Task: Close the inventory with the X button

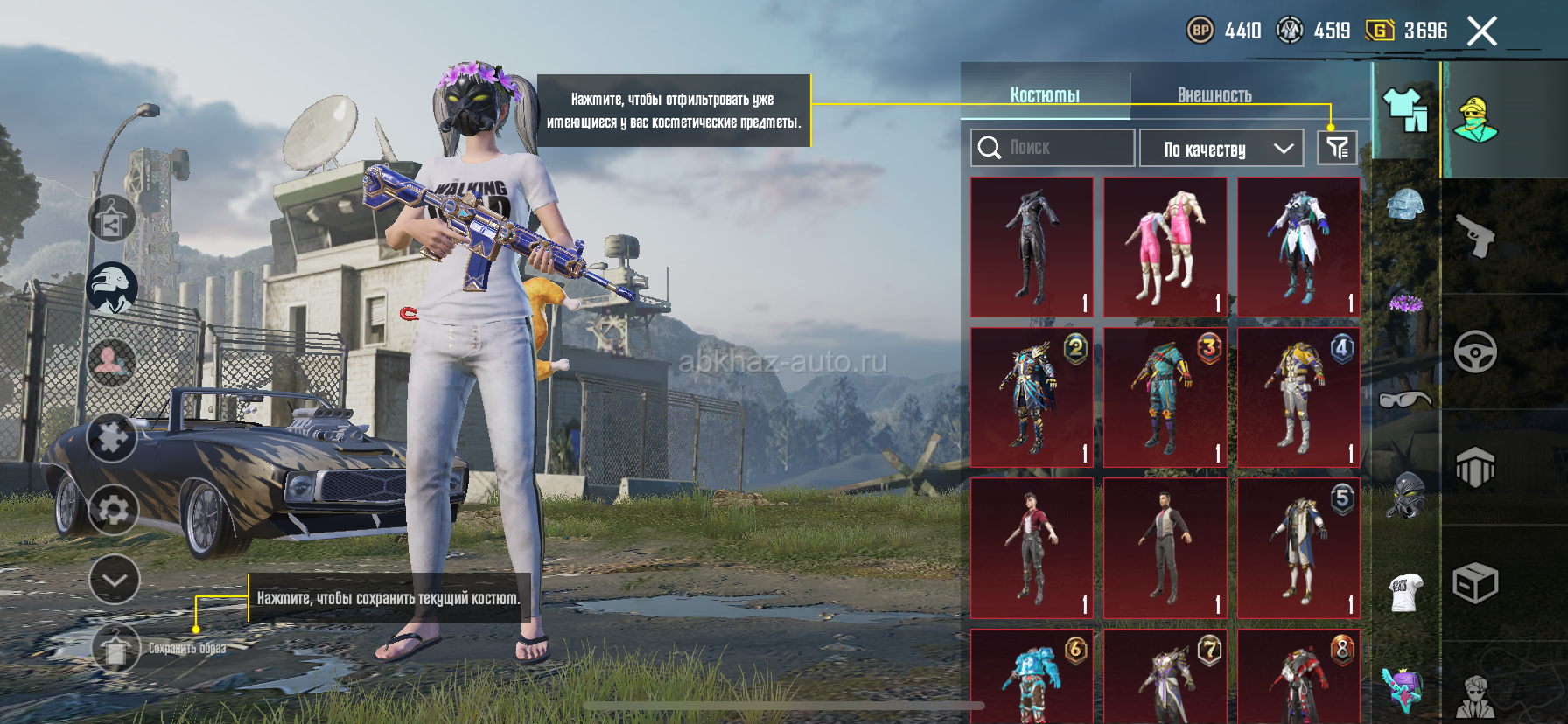Action: pyautogui.click(x=1481, y=32)
